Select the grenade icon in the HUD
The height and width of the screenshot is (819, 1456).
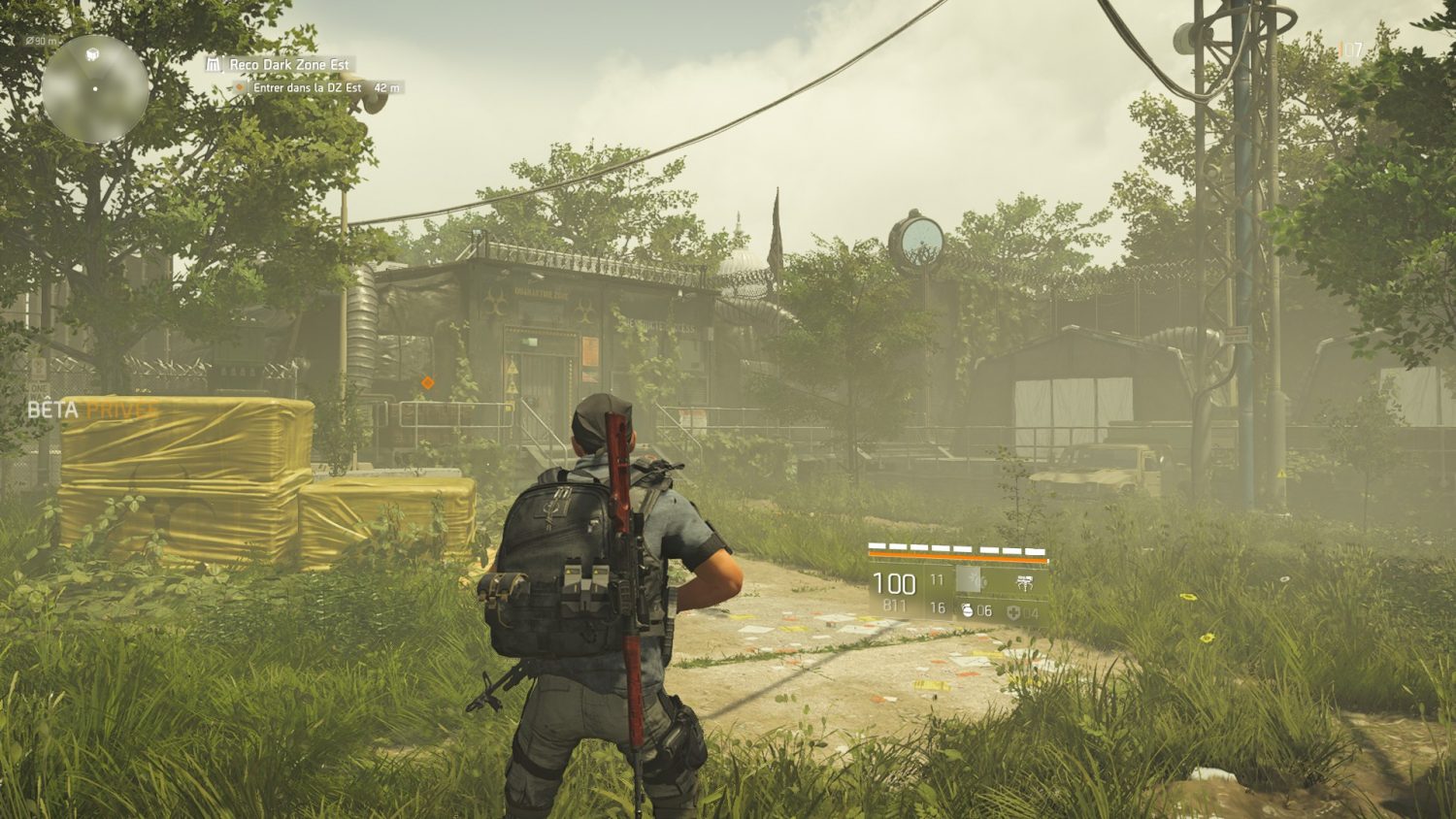pos(967,610)
